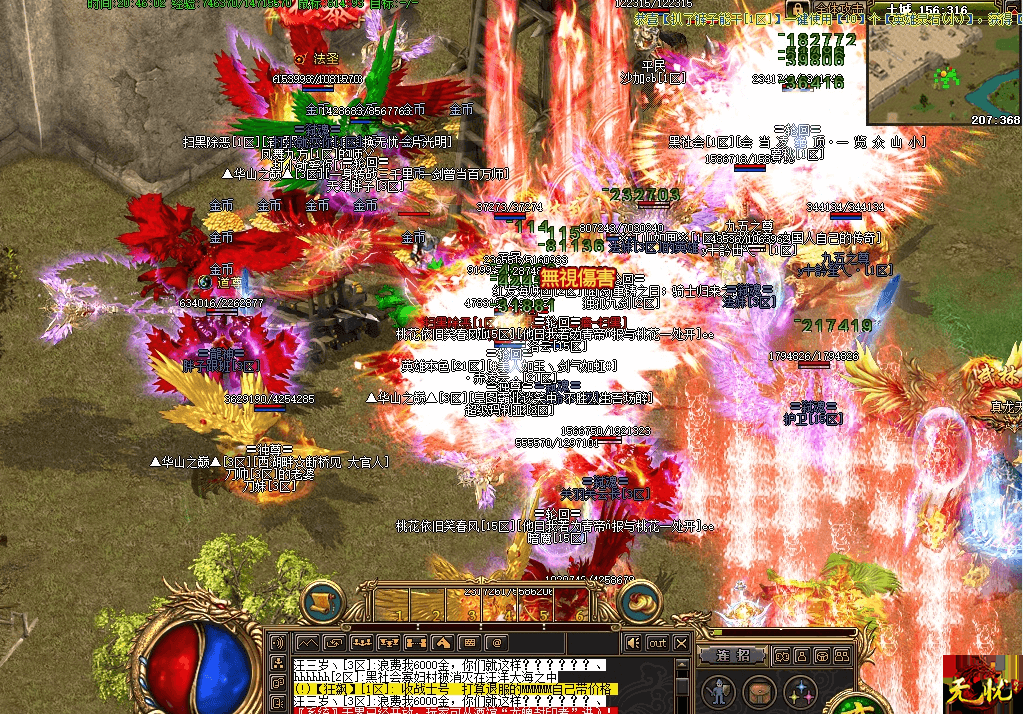The height and width of the screenshot is (714, 1023).
Task: Close the chat toolbar with the X button
Action: [x=682, y=642]
